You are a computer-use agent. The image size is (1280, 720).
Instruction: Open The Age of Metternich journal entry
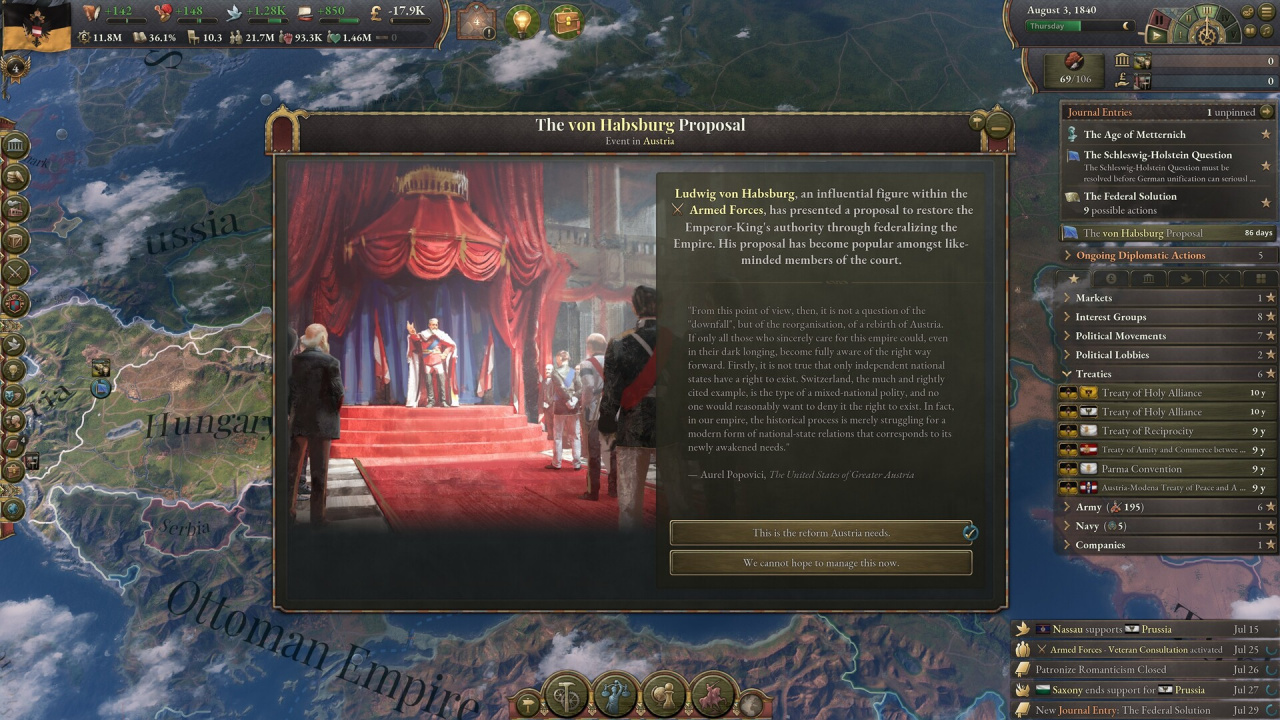(x=1134, y=135)
